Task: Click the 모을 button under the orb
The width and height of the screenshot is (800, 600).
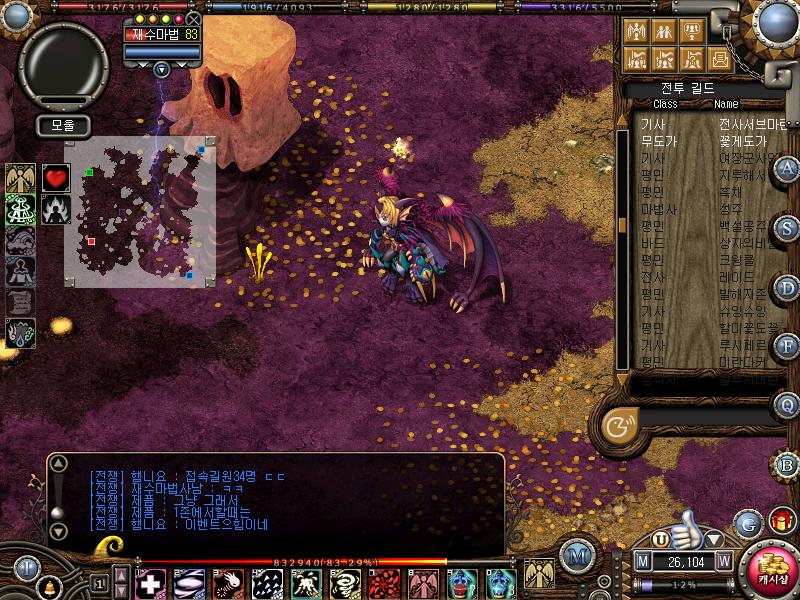Action: pos(63,126)
